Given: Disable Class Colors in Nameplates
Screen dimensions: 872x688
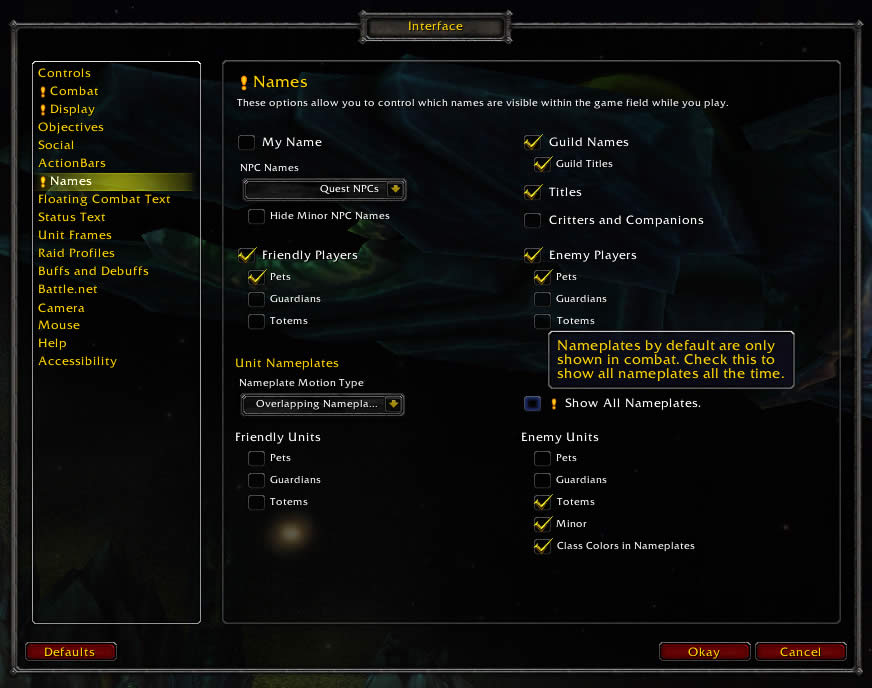Looking at the screenshot, I should click(543, 546).
